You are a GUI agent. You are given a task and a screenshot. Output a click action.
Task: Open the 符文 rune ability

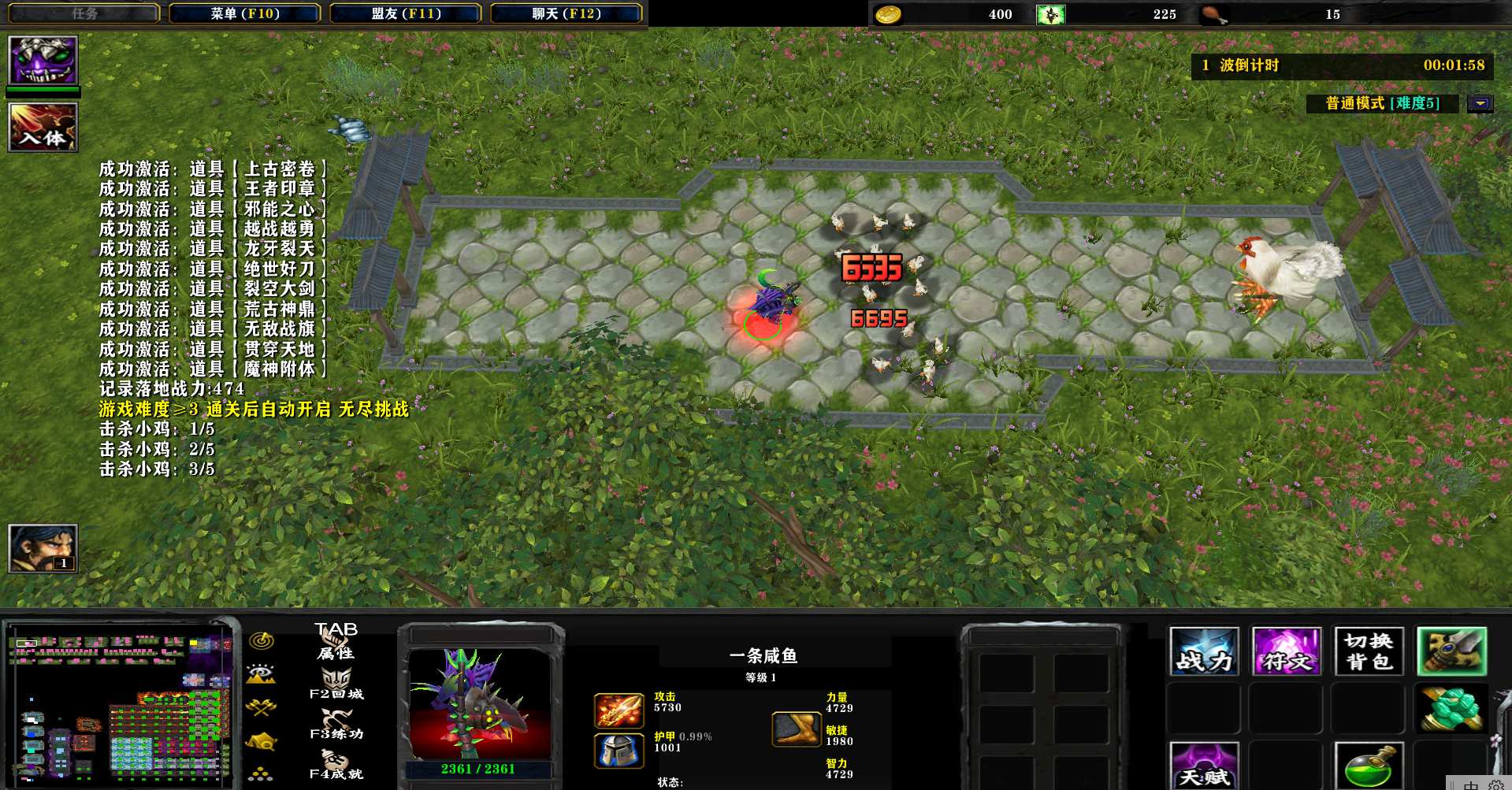point(1286,651)
